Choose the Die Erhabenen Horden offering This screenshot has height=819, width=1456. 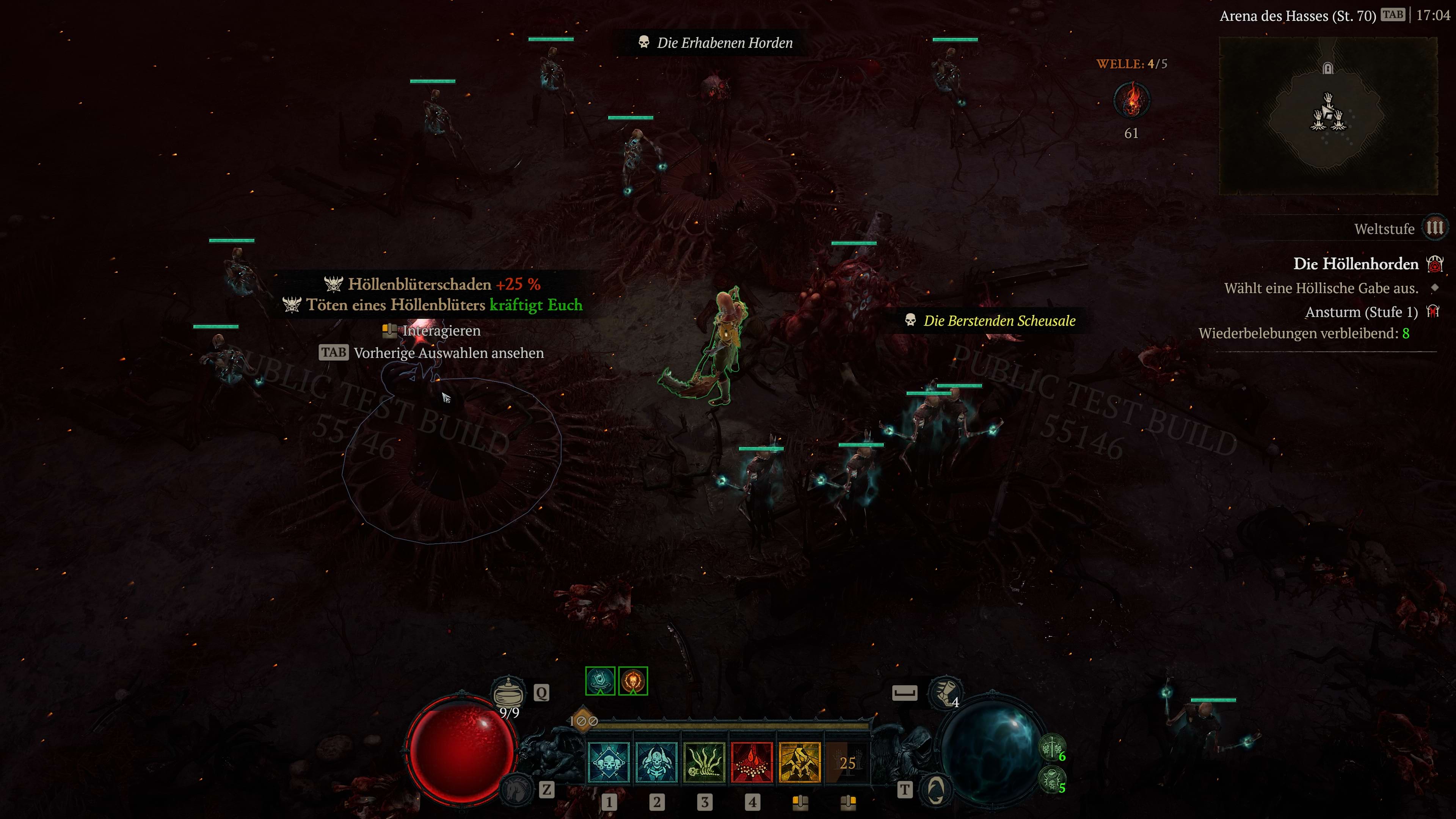(x=724, y=43)
